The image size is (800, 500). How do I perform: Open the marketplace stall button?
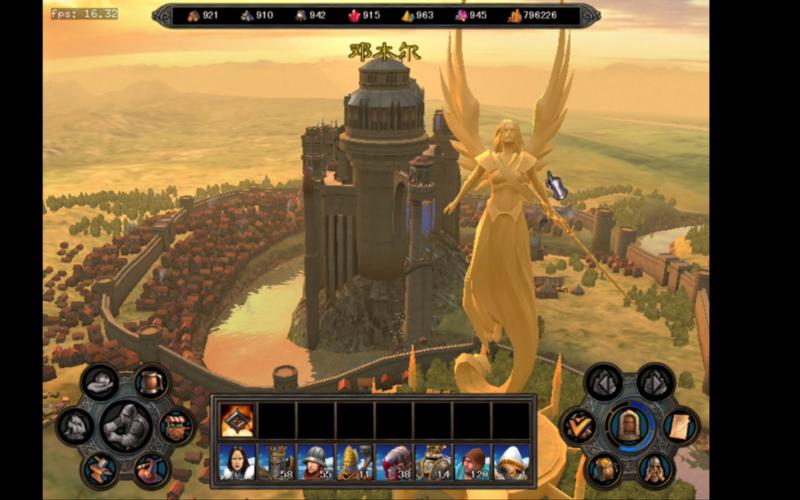[176, 424]
